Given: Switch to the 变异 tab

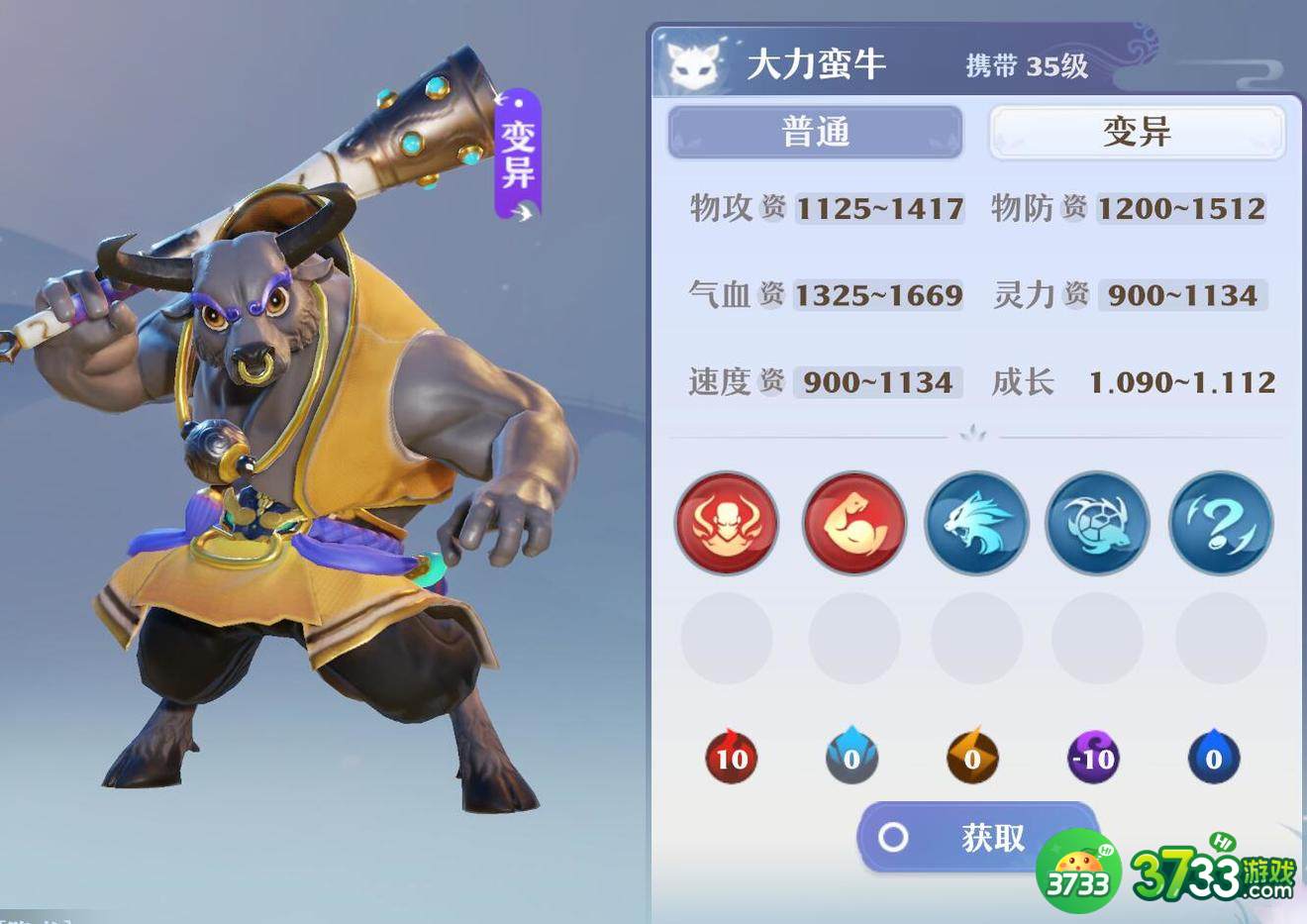Looking at the screenshot, I should coord(1137,132).
